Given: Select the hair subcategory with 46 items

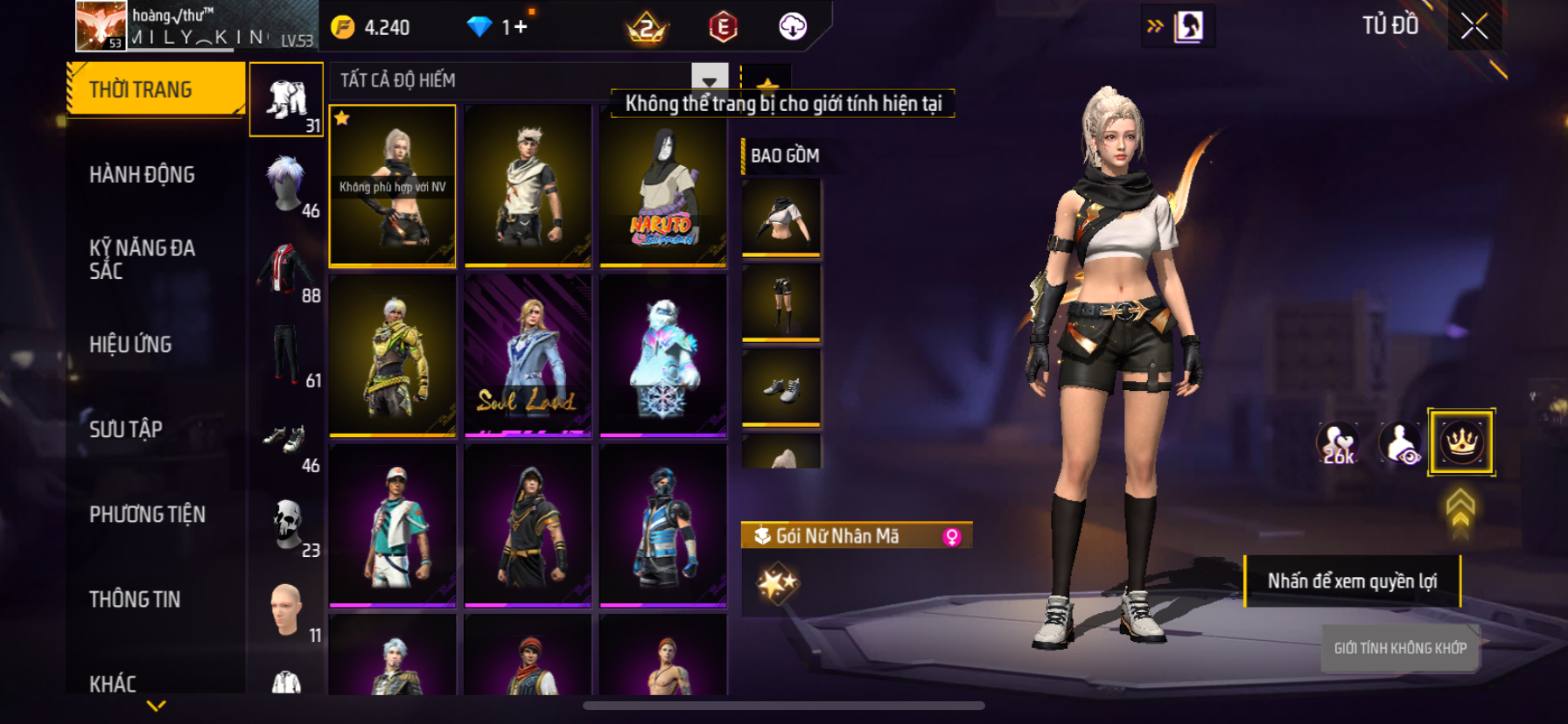Looking at the screenshot, I should coord(287,184).
